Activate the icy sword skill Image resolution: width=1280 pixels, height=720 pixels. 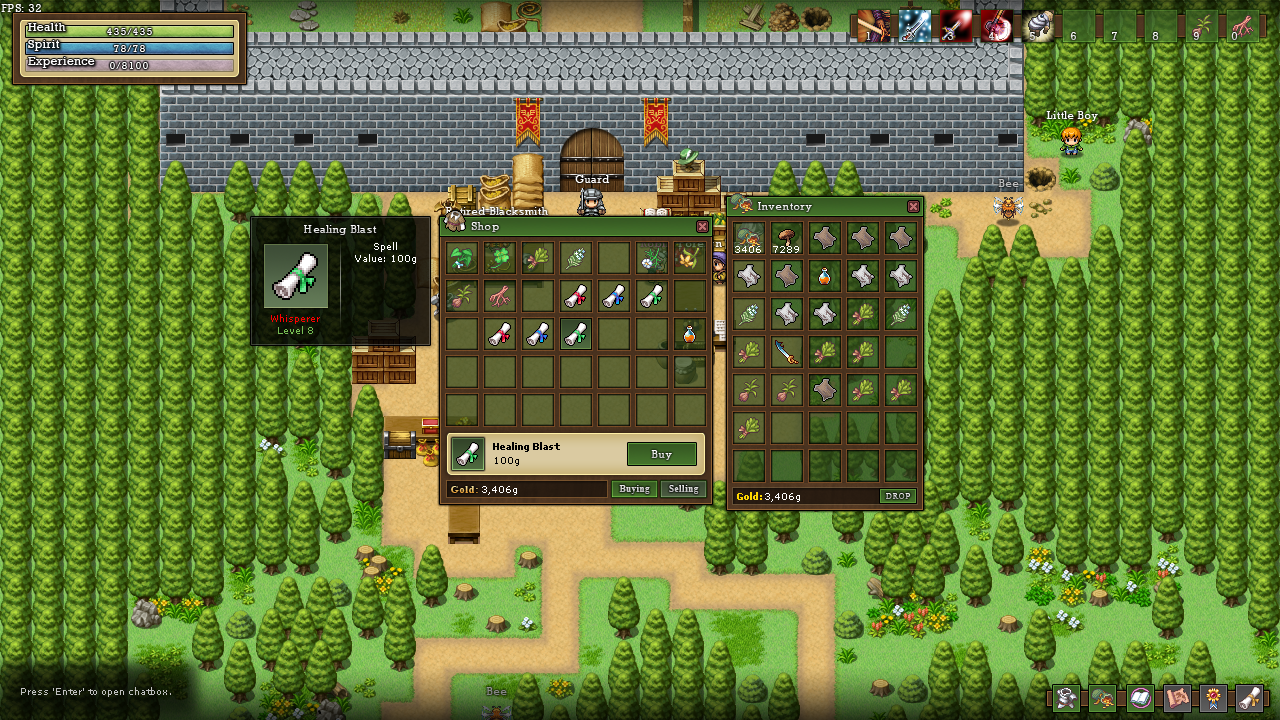(x=914, y=26)
